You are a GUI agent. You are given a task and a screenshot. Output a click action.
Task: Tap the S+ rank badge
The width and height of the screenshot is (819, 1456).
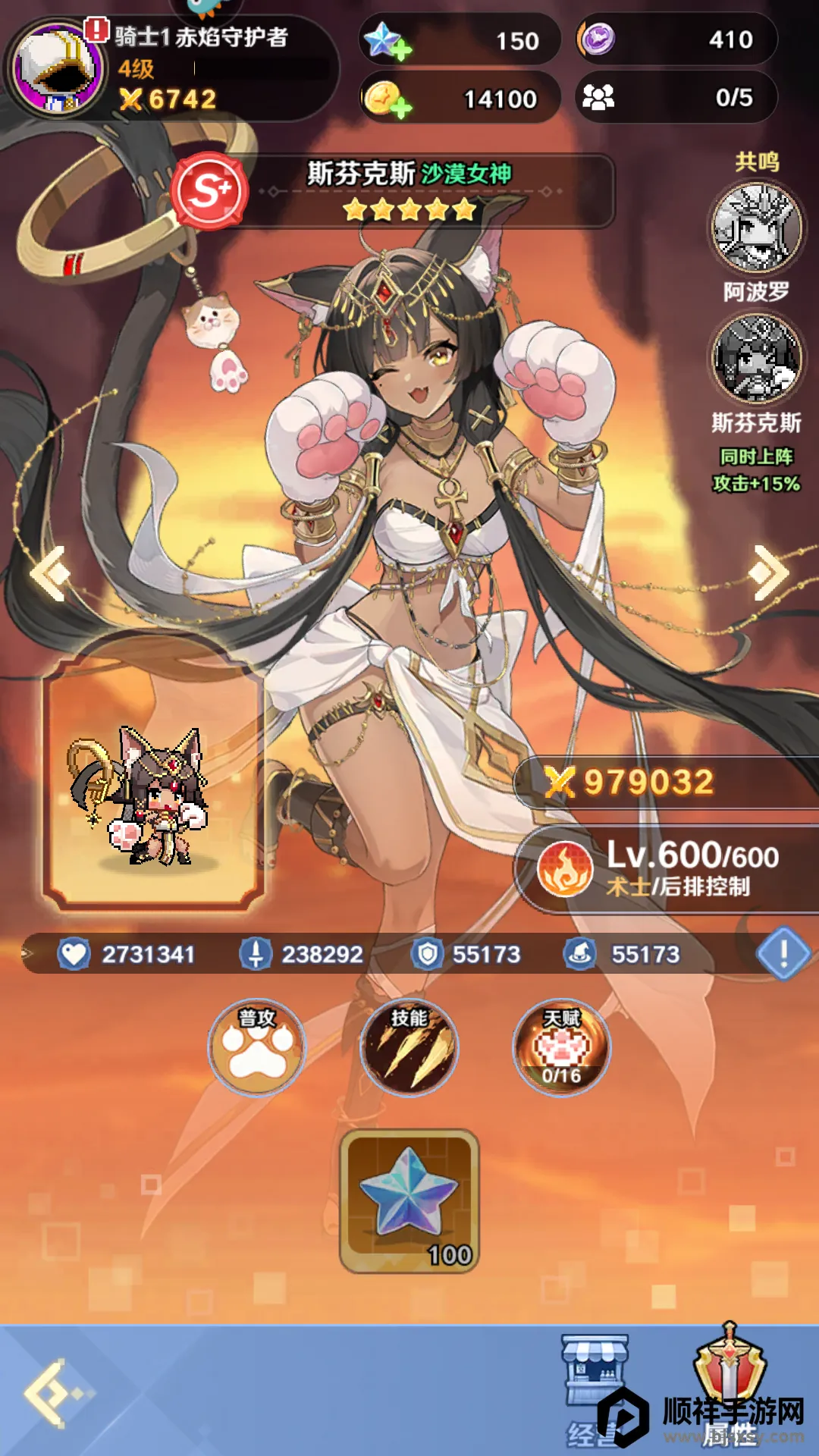209,190
